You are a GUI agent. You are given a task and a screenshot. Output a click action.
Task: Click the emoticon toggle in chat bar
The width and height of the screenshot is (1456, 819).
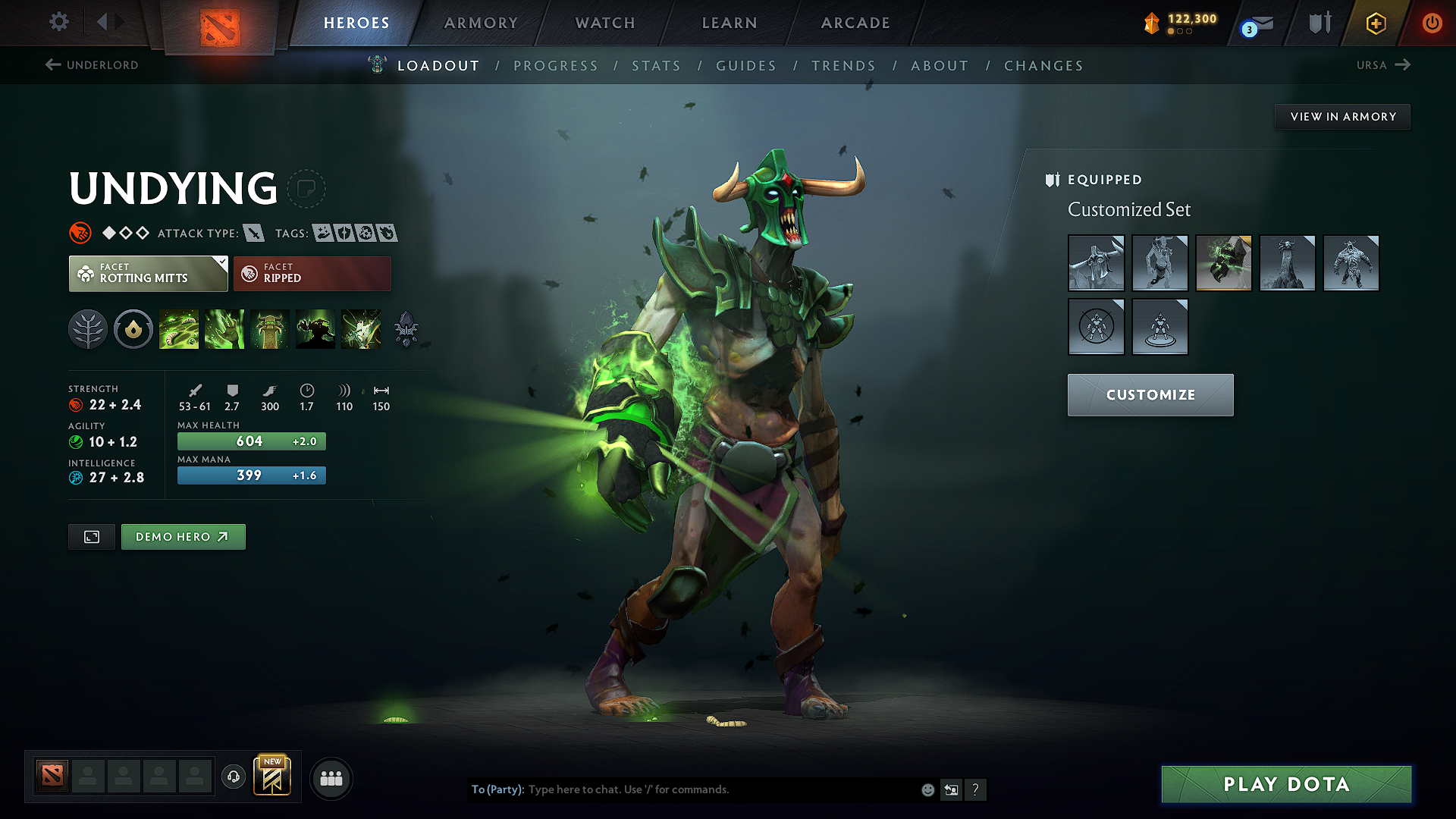click(927, 789)
